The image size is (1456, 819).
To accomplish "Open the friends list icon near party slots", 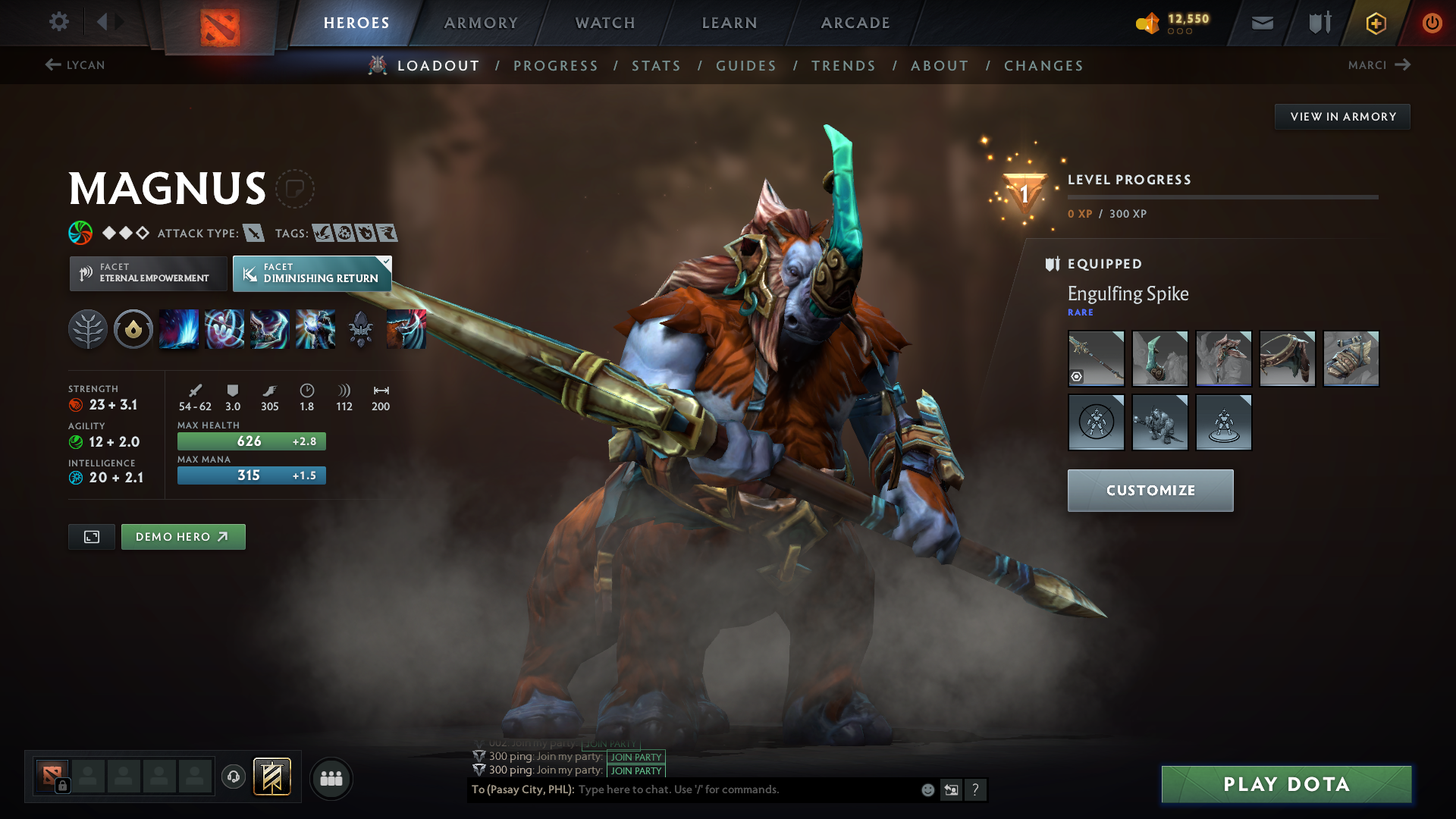I will tap(331, 778).
